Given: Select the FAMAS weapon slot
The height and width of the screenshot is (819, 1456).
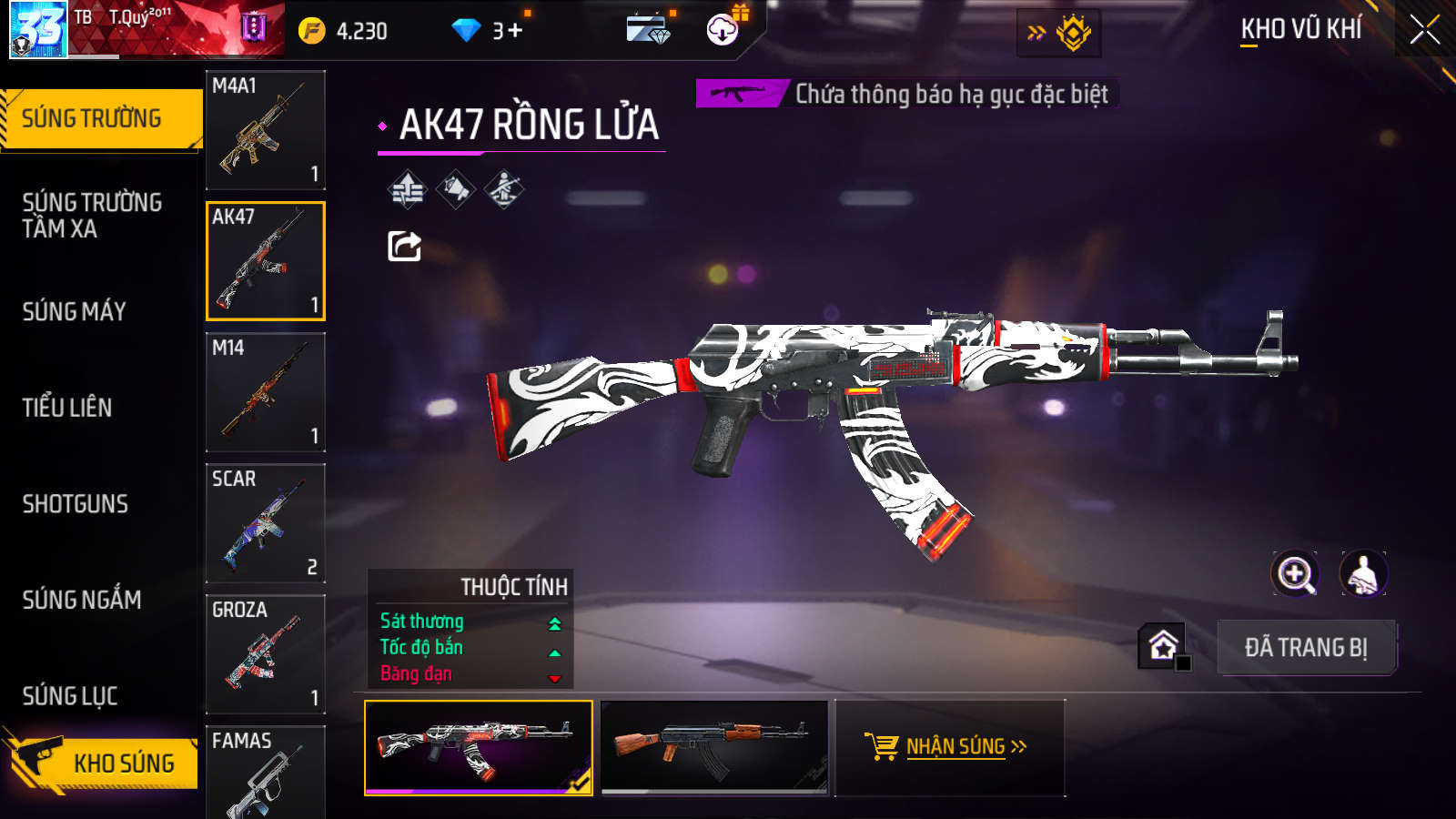Looking at the screenshot, I should [266, 773].
